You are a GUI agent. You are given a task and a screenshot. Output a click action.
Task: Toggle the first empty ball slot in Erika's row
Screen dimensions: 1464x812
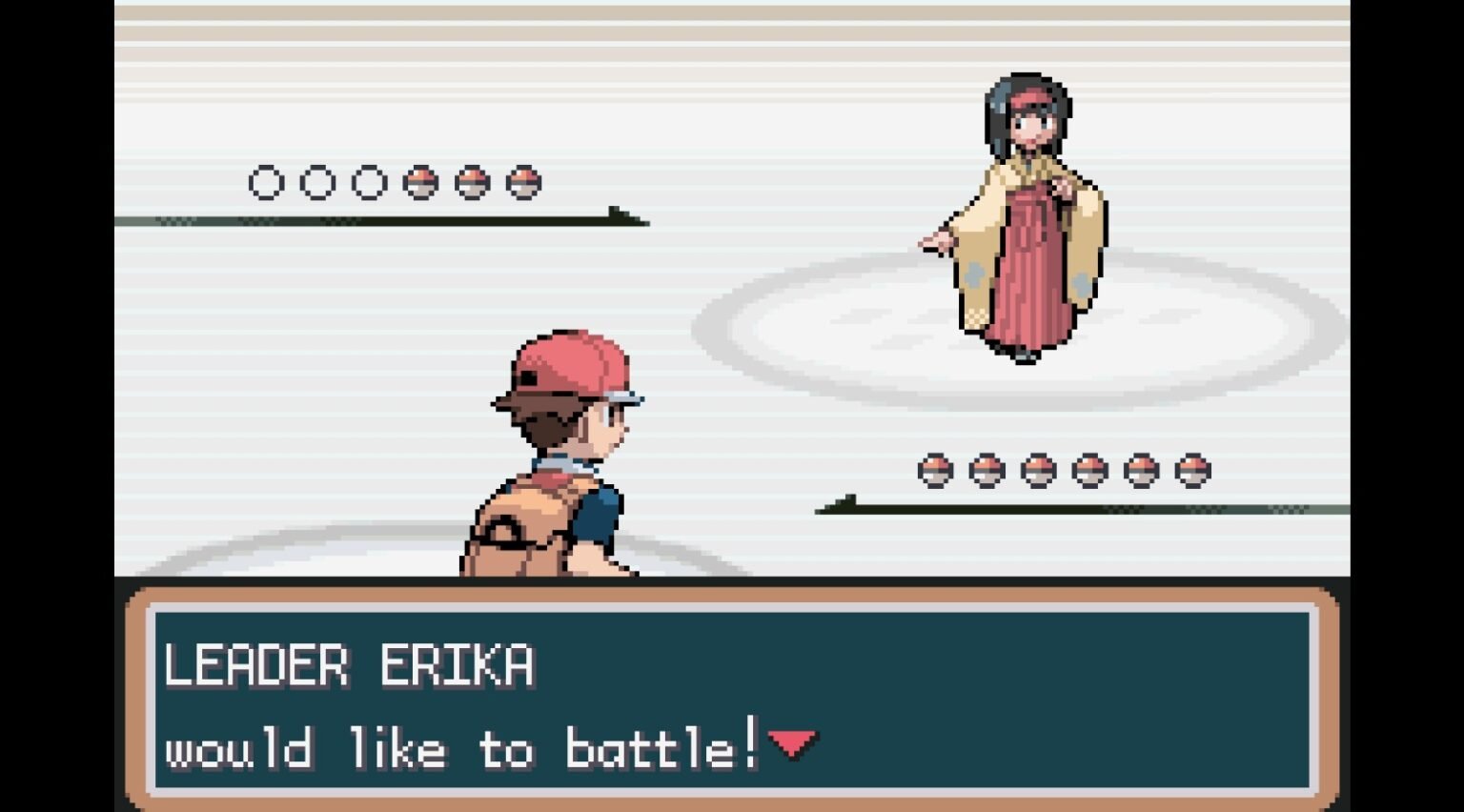(x=265, y=182)
